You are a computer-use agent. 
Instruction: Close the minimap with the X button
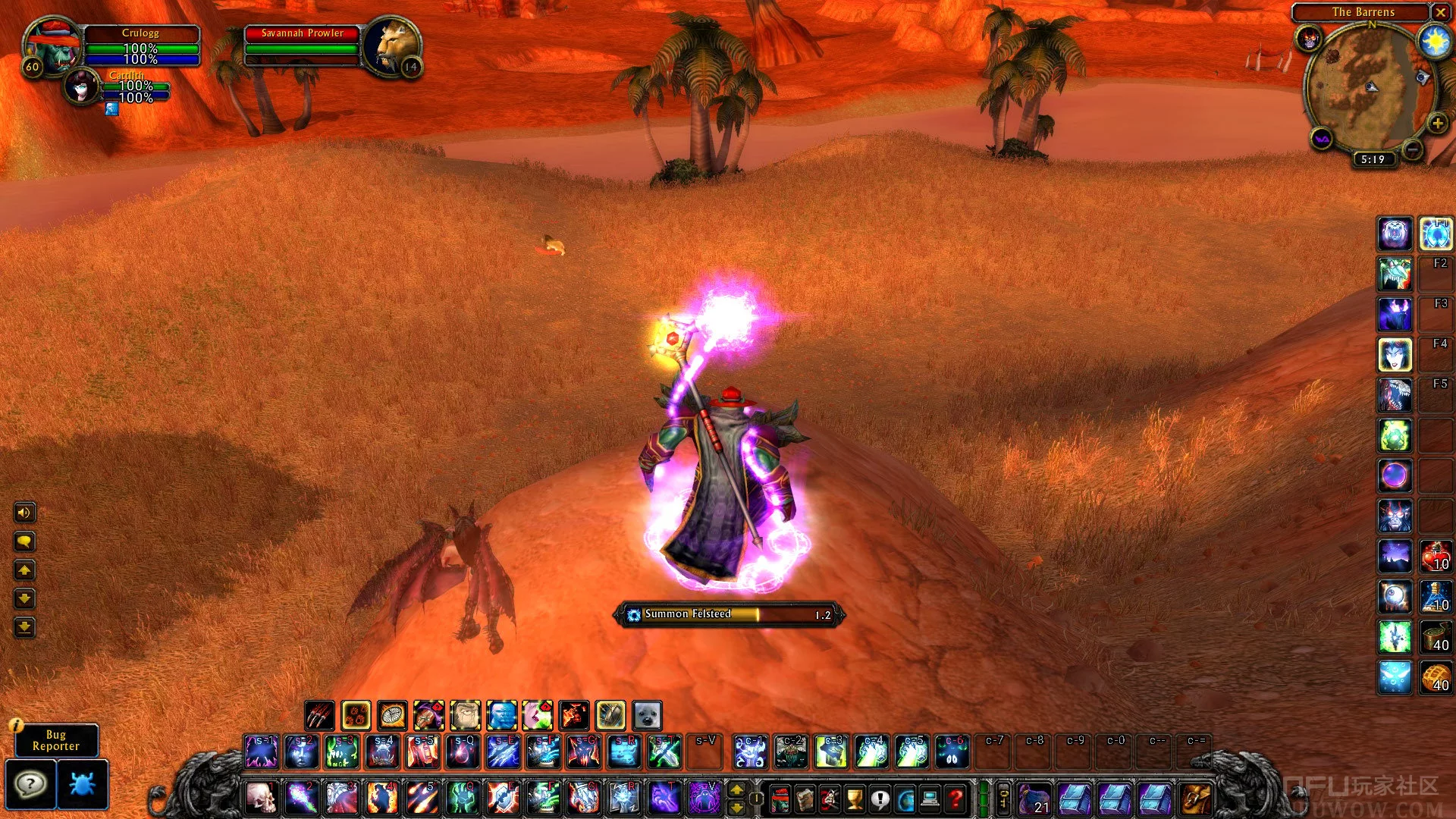pos(1440,12)
